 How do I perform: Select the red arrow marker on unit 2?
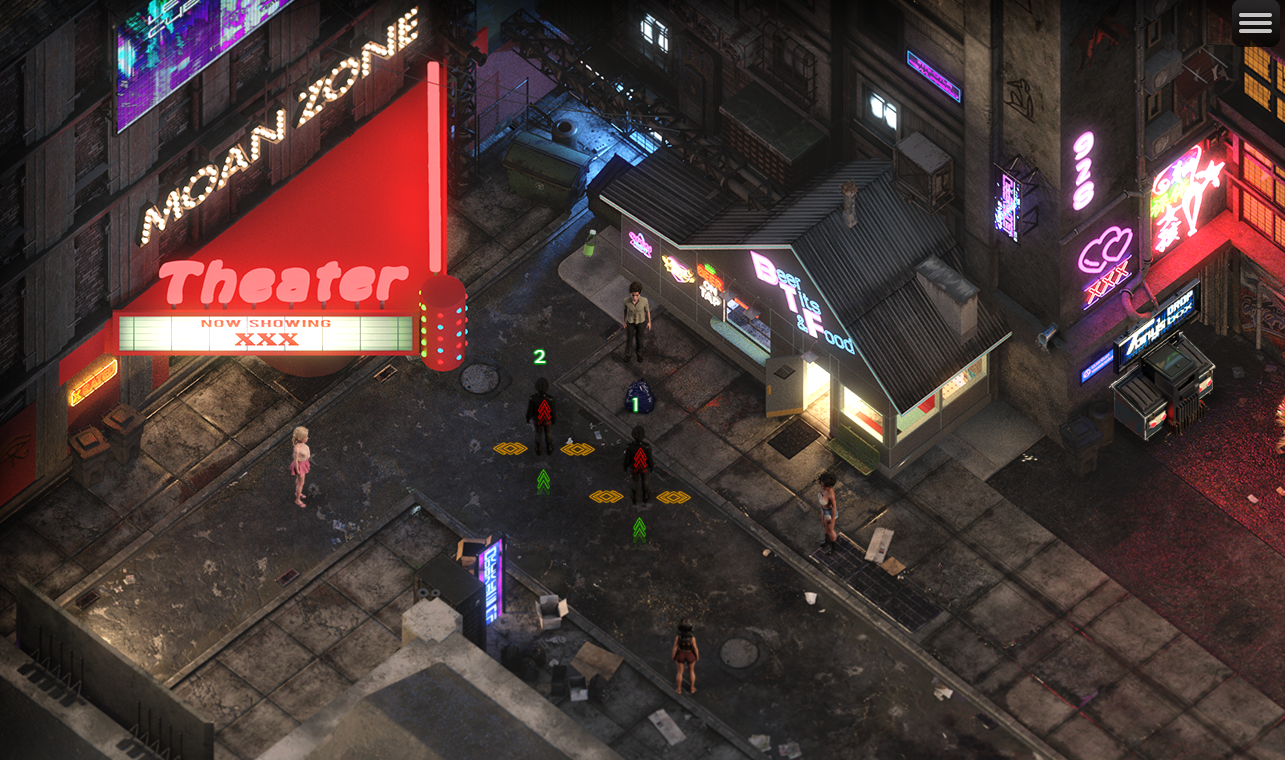pos(542,412)
